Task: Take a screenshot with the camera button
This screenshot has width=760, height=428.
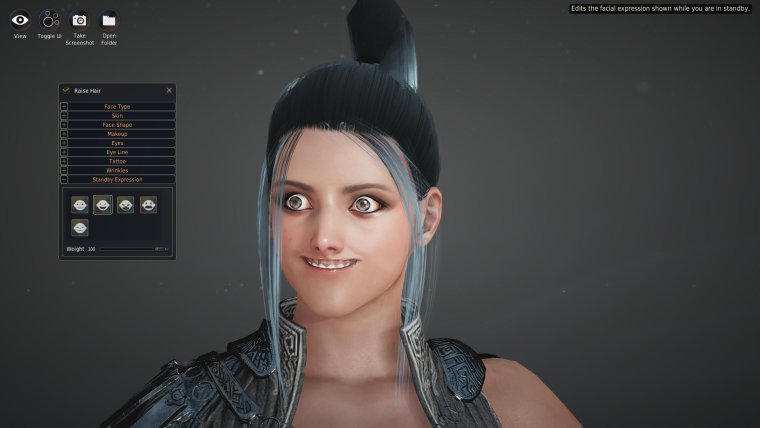Action: coord(79,19)
